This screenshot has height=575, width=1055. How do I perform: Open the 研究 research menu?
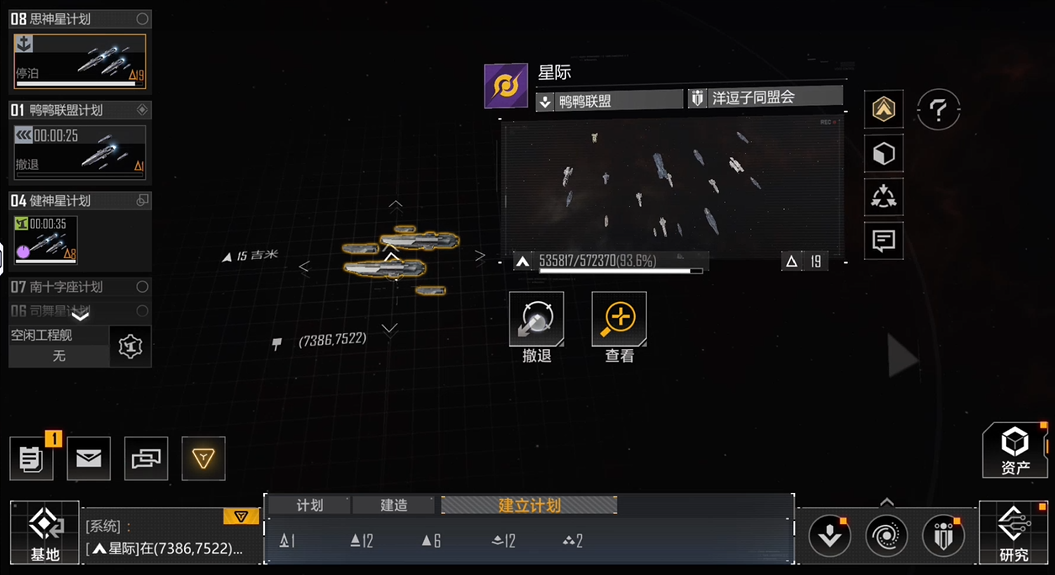pyautogui.click(x=1013, y=533)
